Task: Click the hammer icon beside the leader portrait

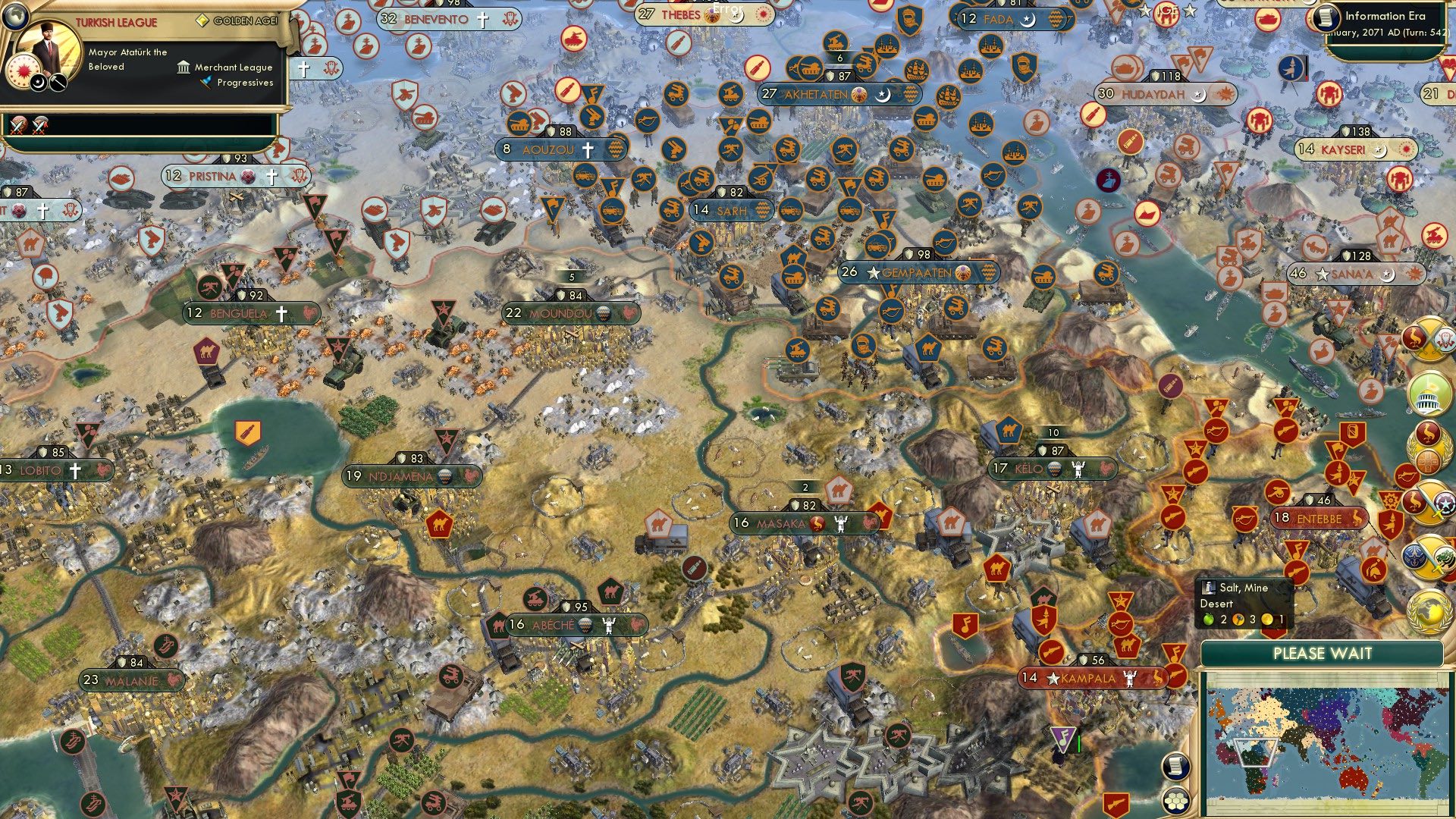Action: pos(57,83)
